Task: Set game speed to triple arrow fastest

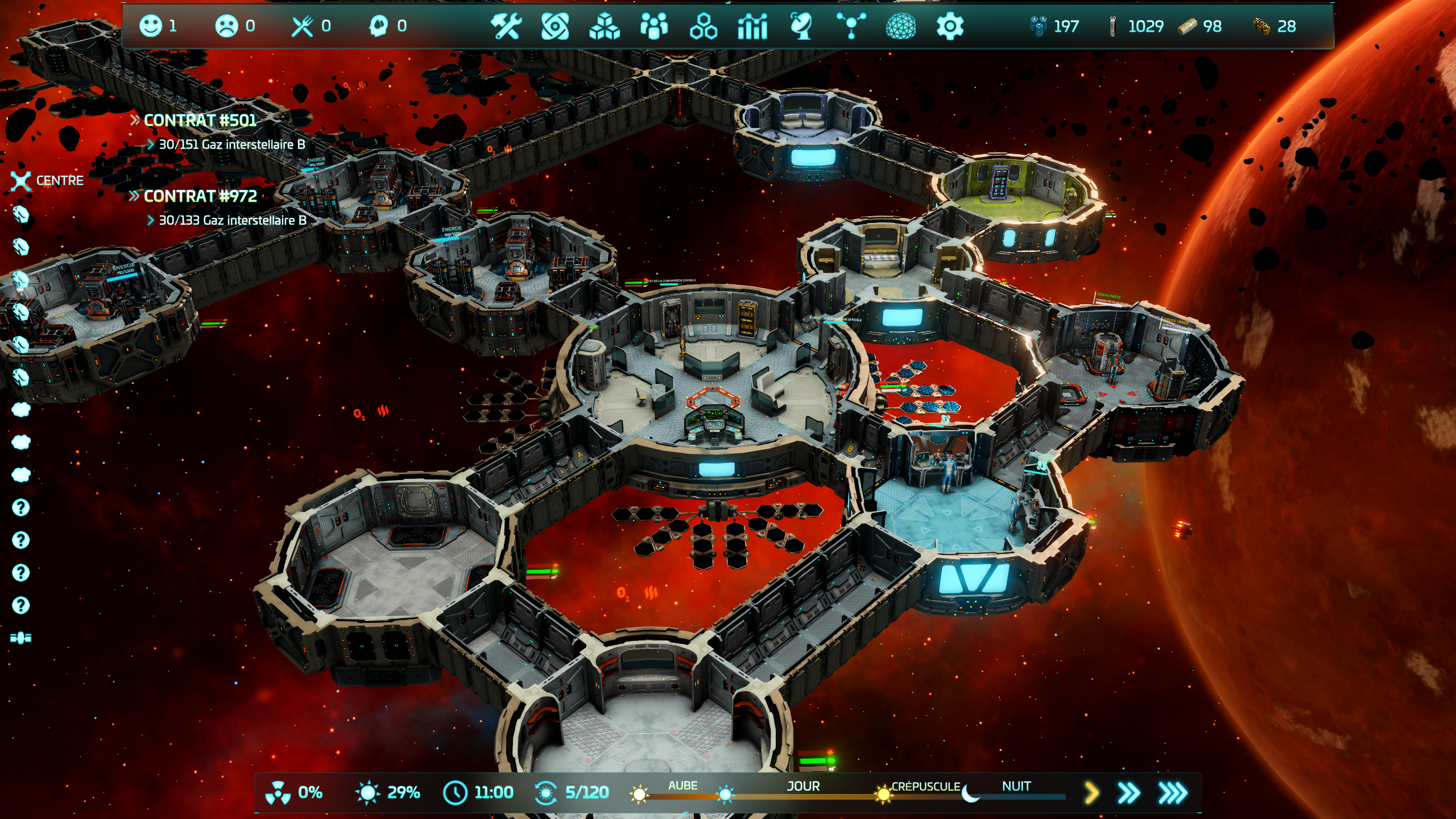Action: [x=1173, y=792]
